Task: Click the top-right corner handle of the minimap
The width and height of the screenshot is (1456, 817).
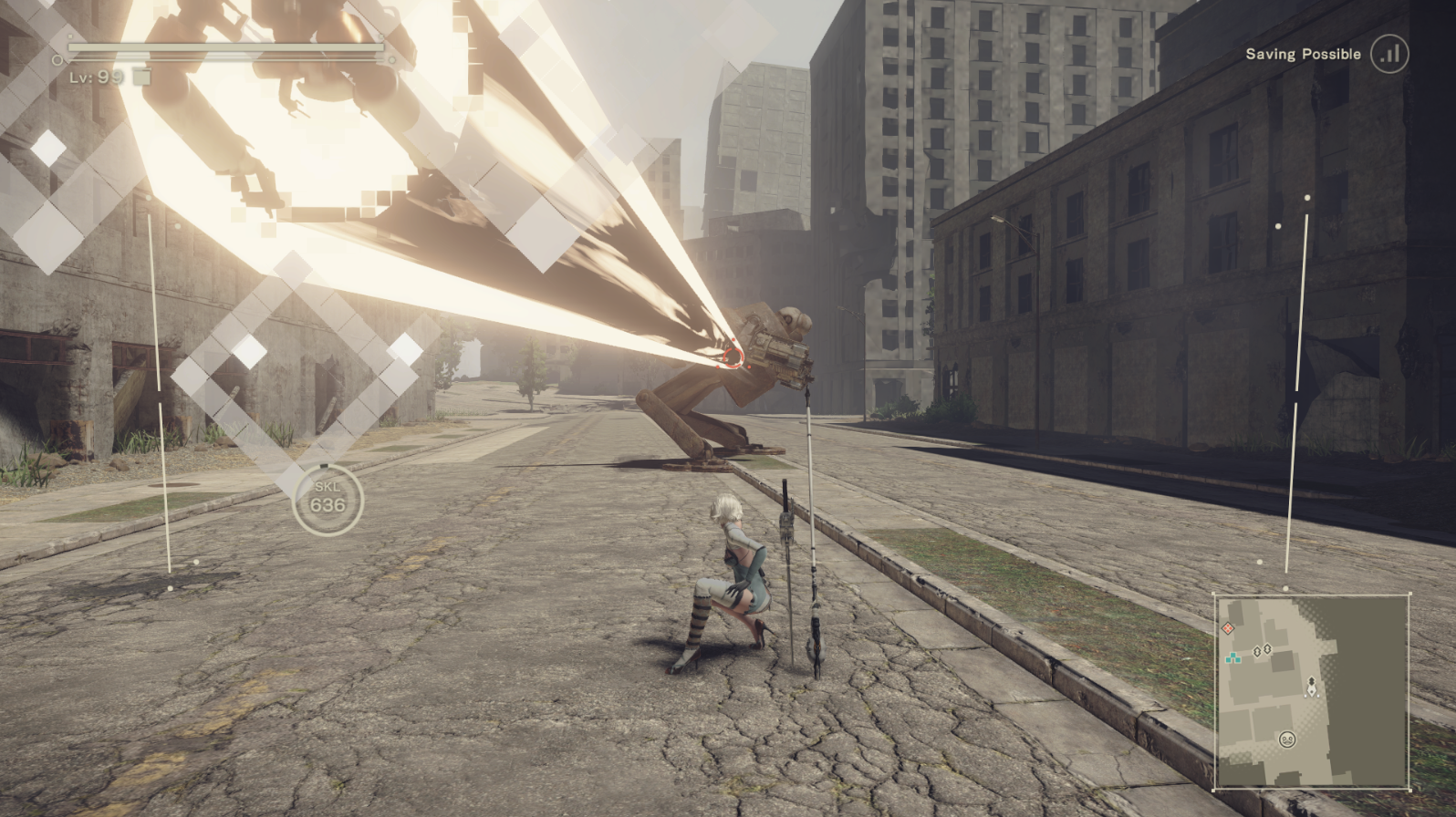Action: pos(1410,594)
